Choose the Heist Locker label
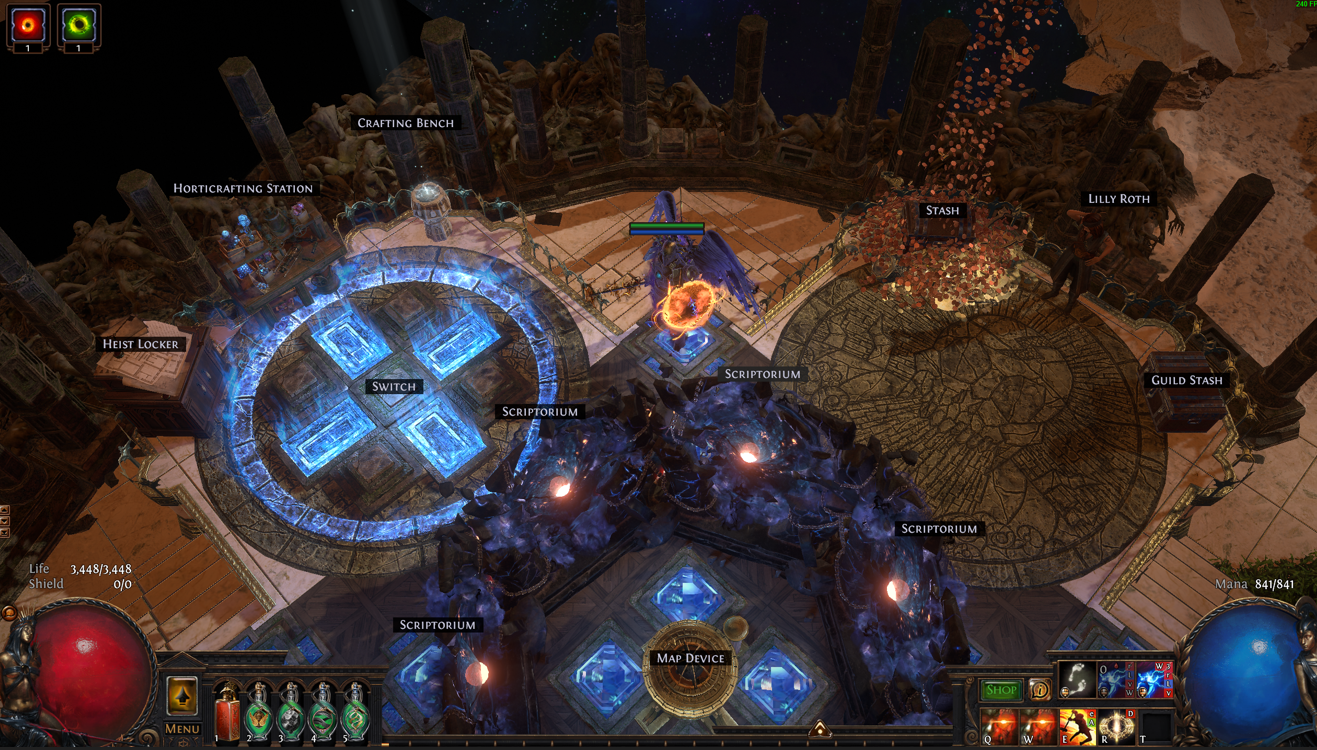Screen dimensions: 1317x750 (140, 344)
